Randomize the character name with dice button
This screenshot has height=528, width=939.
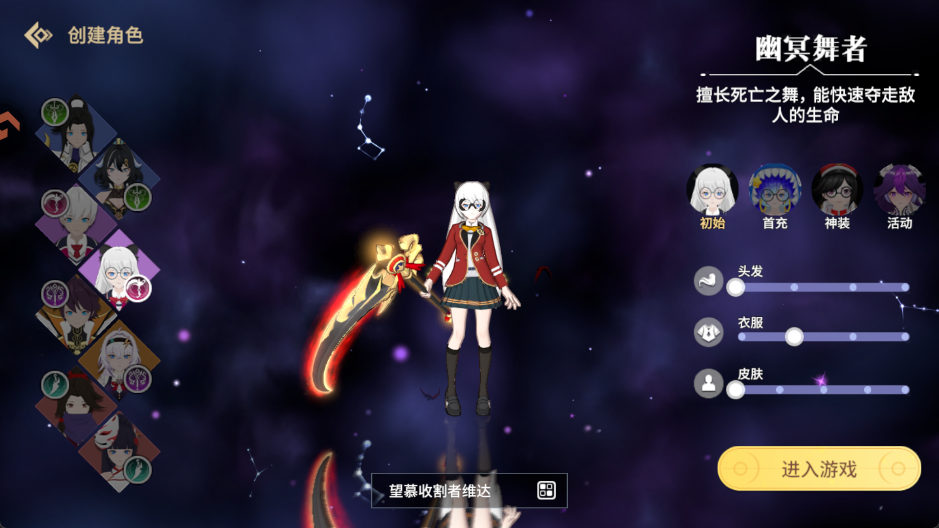pos(546,490)
